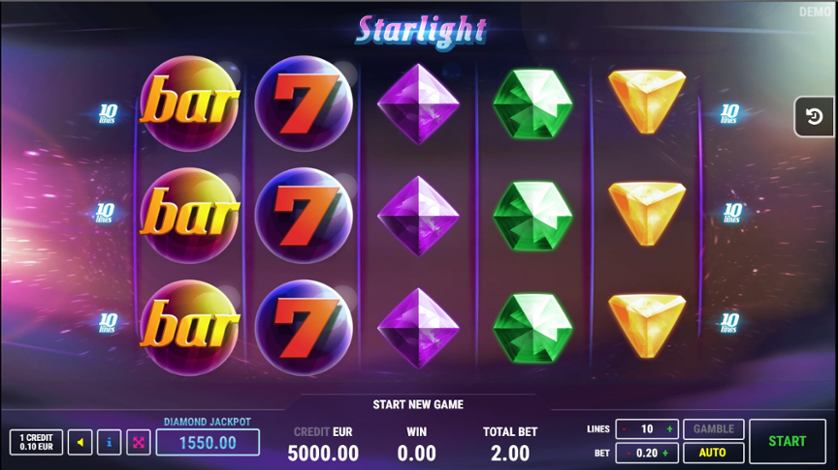Toggle sound with the yellow speaker icon
This screenshot has width=838, height=470.
82,441
